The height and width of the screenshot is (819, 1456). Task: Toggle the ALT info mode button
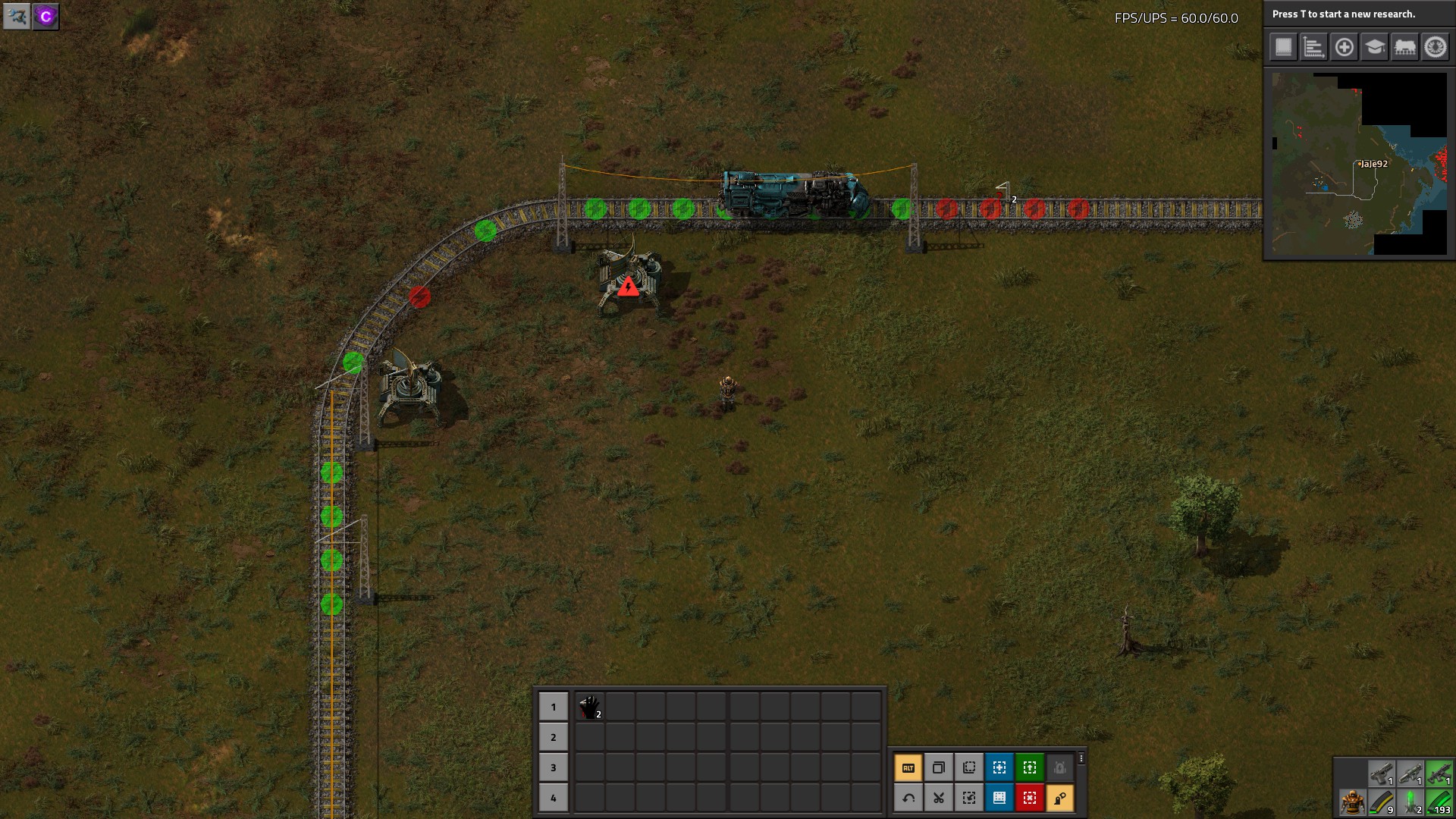[x=908, y=767]
